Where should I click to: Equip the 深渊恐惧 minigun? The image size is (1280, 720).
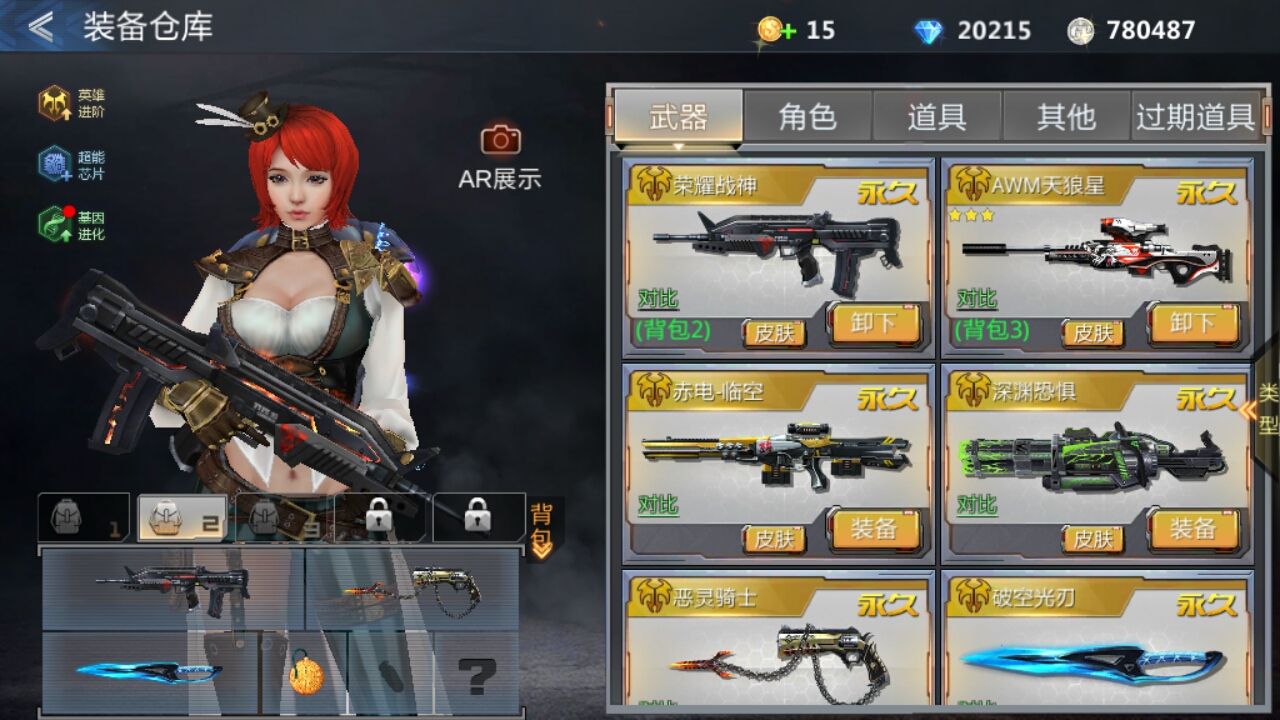tap(1193, 530)
